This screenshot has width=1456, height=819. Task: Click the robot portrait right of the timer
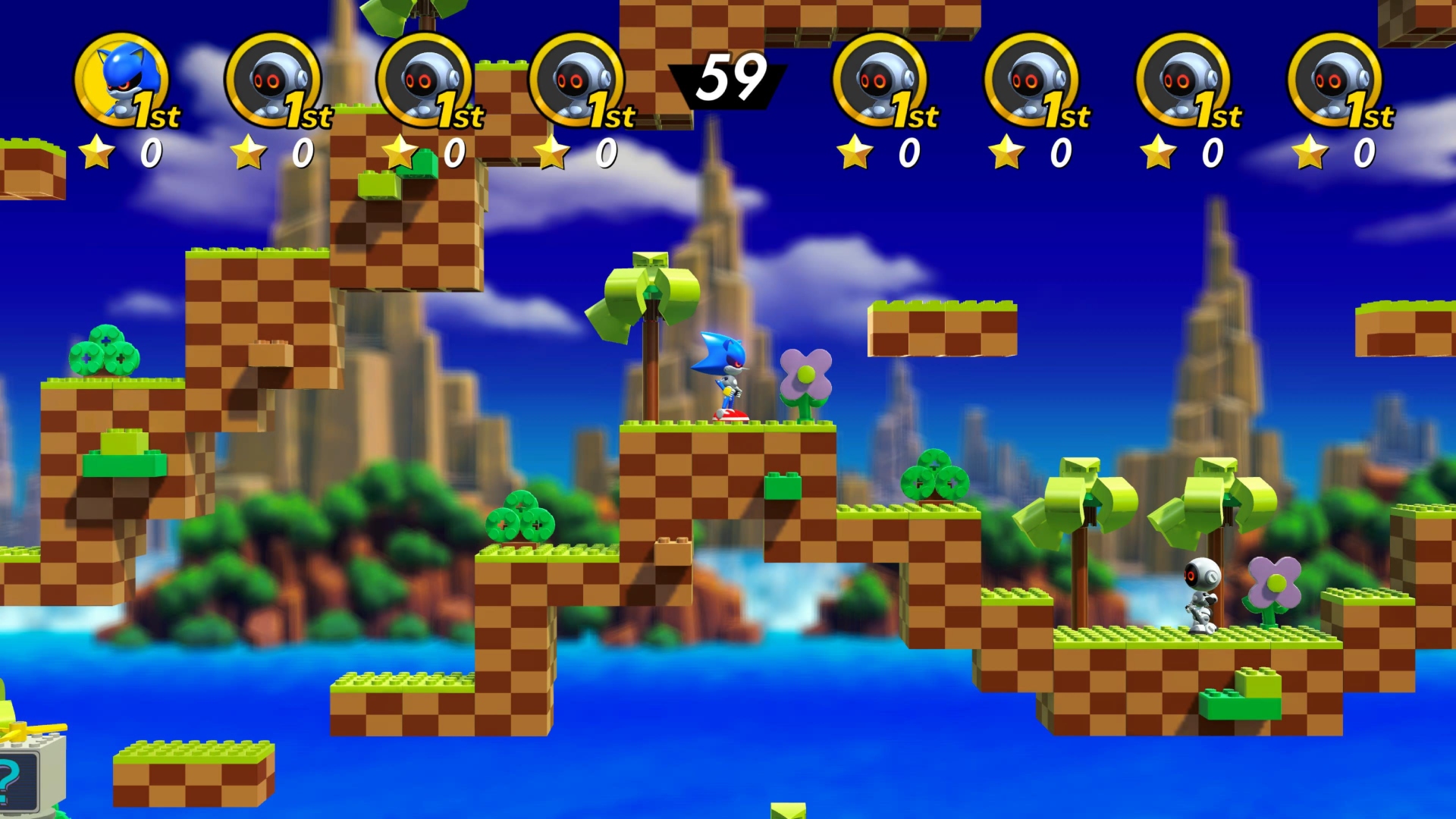878,80
